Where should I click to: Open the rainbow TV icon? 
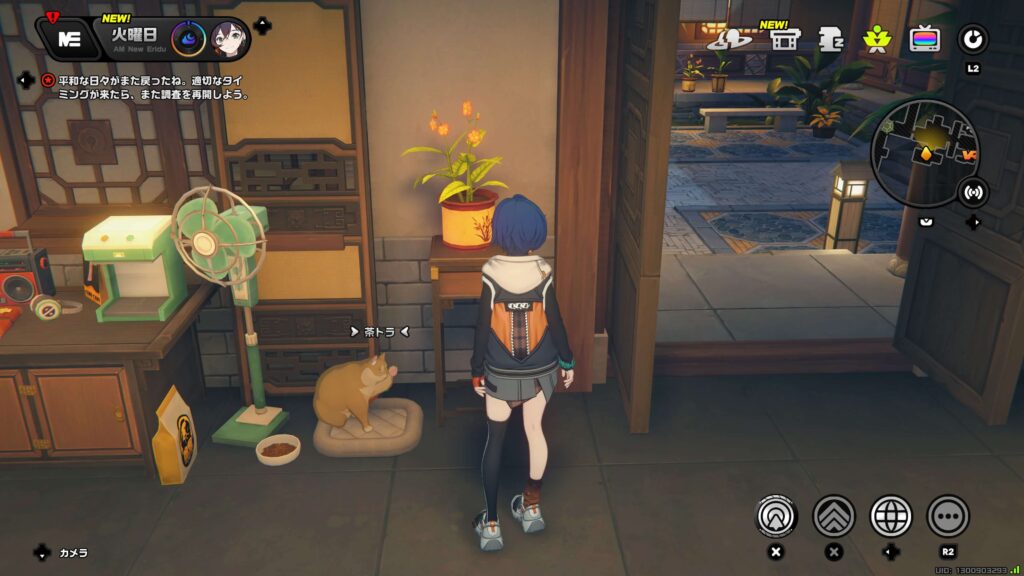click(925, 39)
